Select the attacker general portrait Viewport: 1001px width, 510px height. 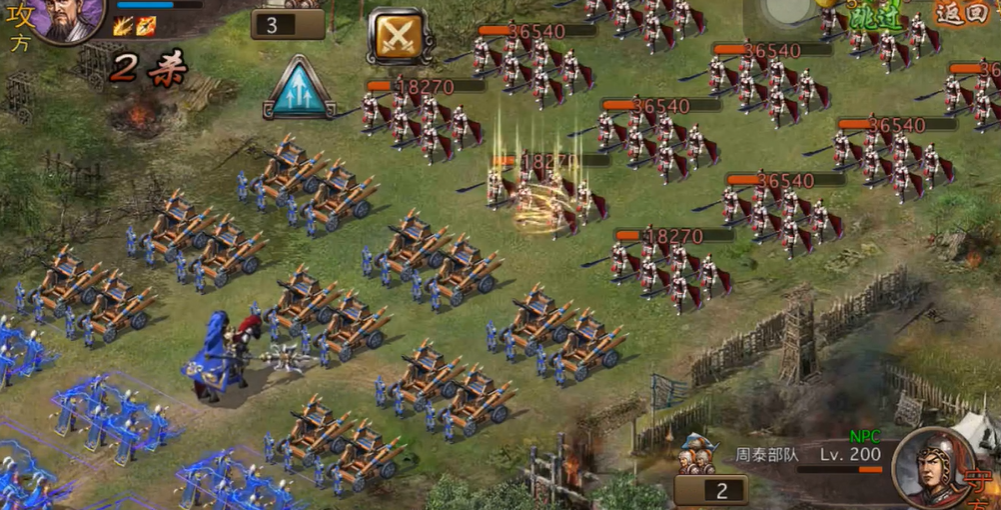pyautogui.click(x=70, y=18)
